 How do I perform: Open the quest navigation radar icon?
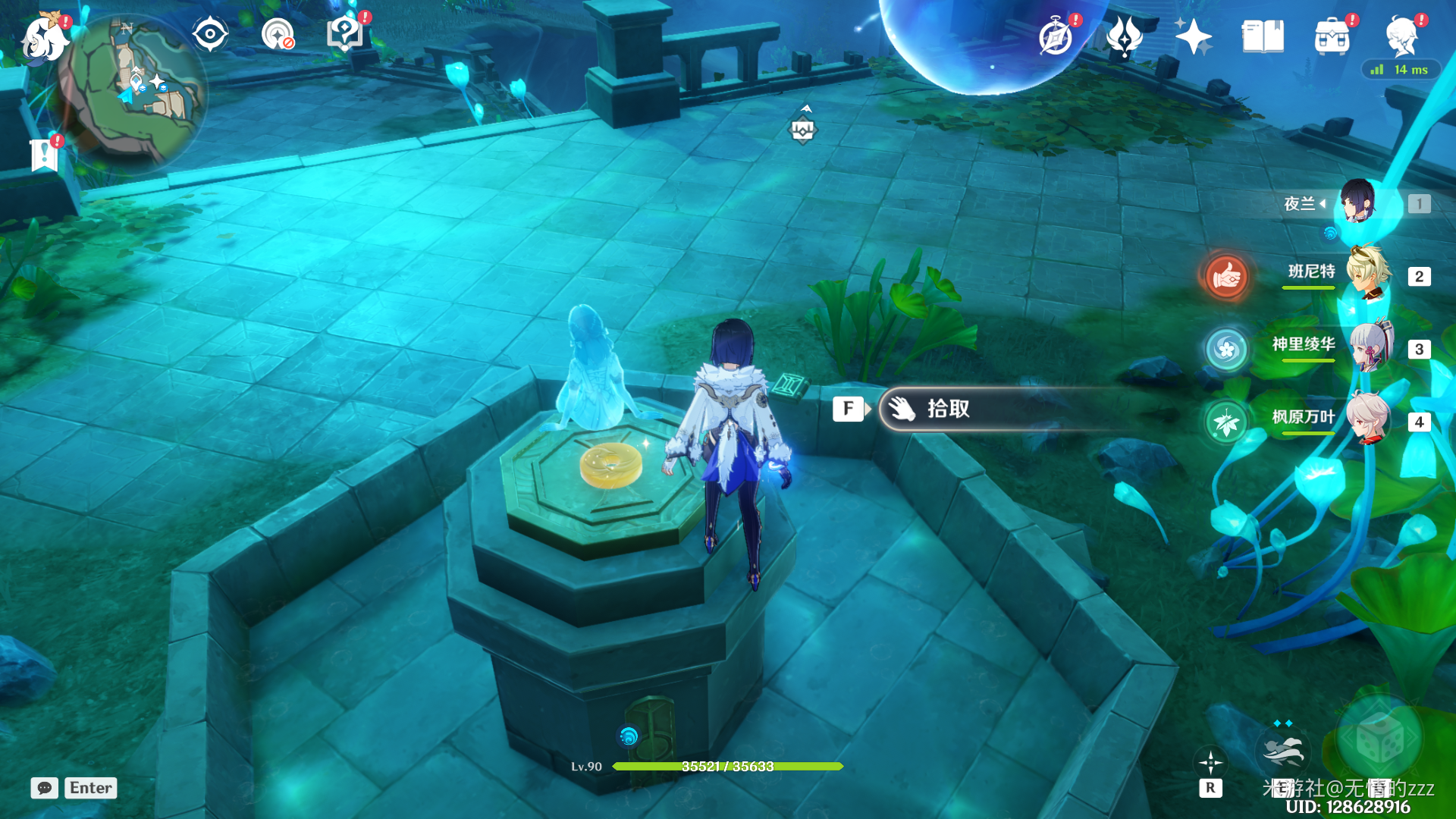[278, 35]
